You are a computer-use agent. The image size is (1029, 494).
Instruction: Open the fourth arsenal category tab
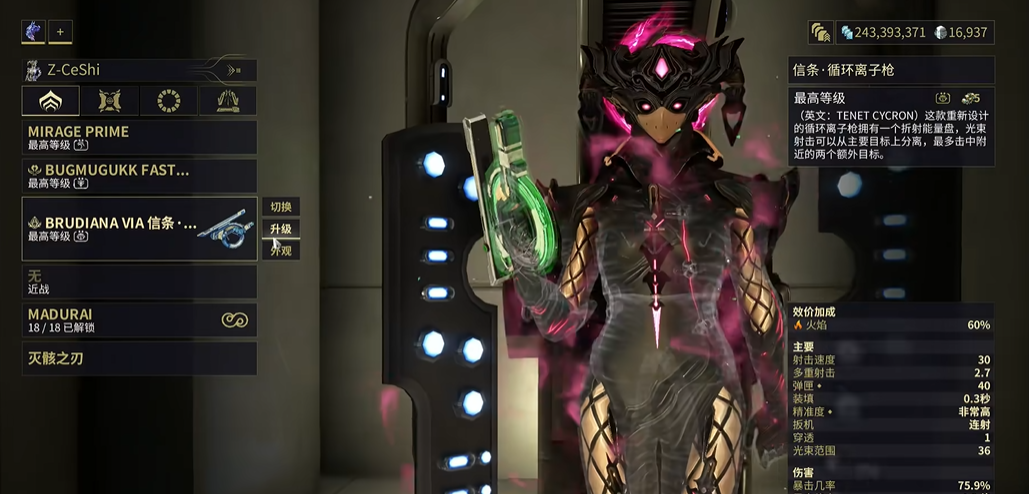pos(226,101)
